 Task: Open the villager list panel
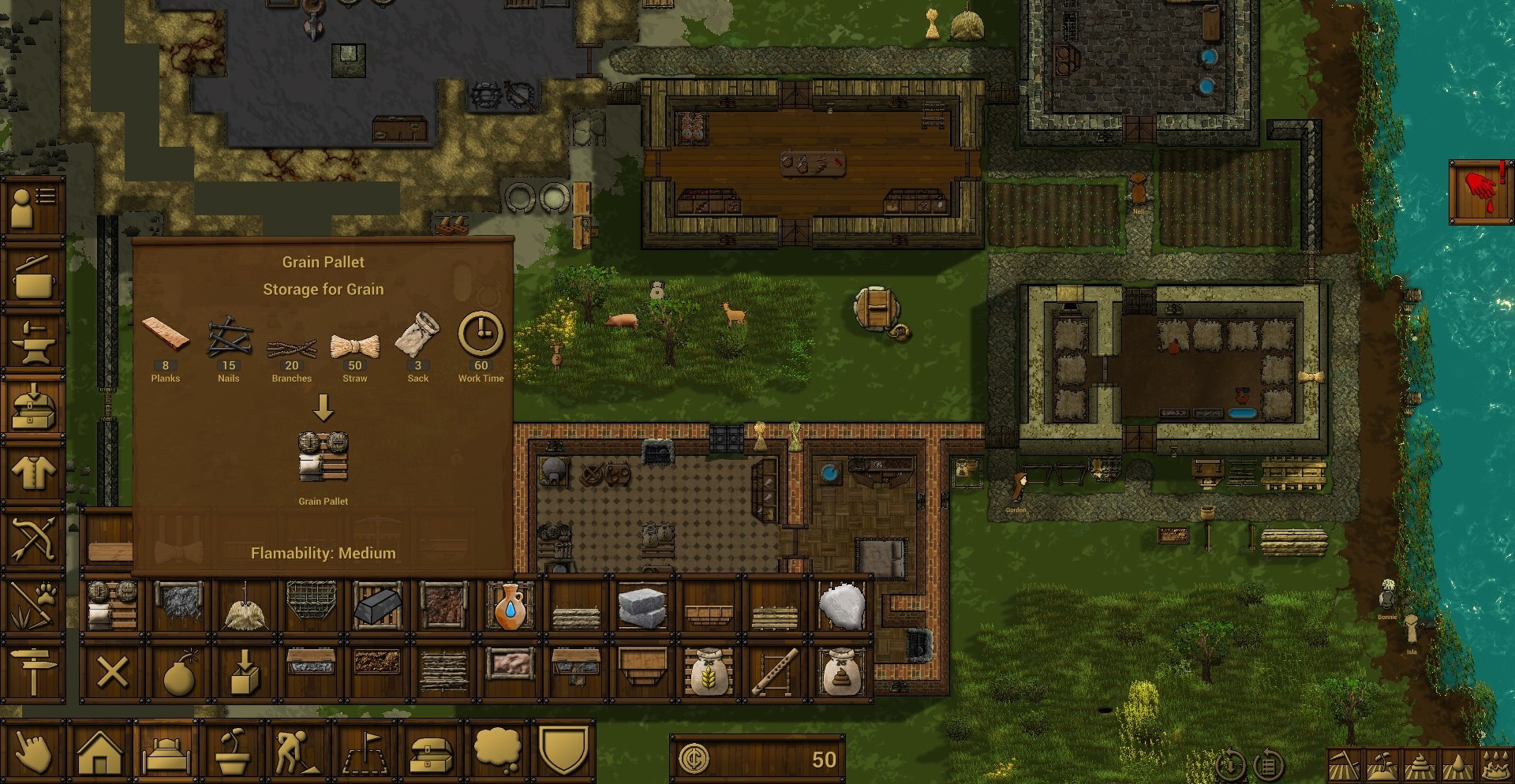(32, 207)
